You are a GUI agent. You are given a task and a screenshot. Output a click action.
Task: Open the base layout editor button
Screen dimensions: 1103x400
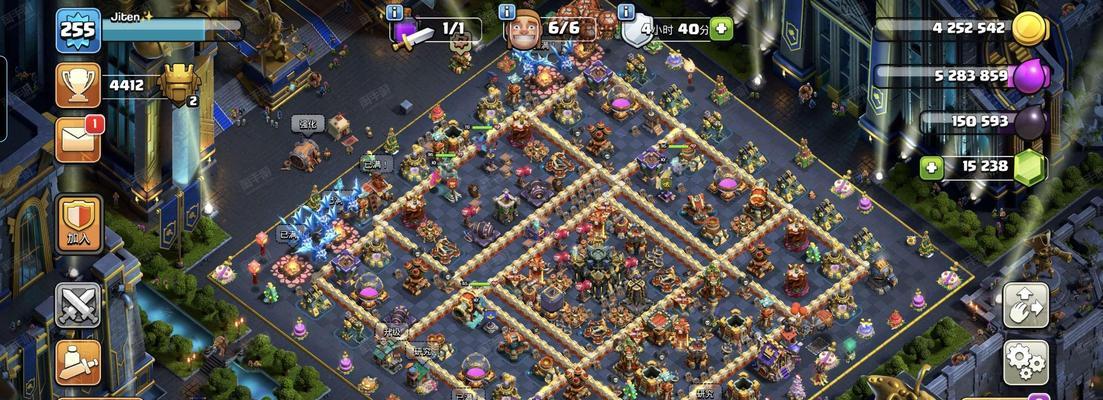pyautogui.click(x=1025, y=305)
